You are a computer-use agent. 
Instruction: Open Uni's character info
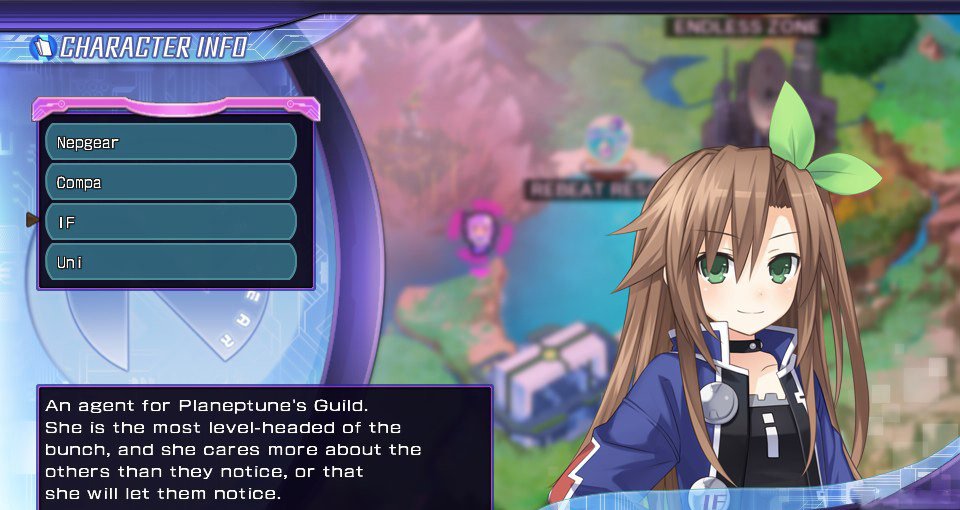[171, 262]
